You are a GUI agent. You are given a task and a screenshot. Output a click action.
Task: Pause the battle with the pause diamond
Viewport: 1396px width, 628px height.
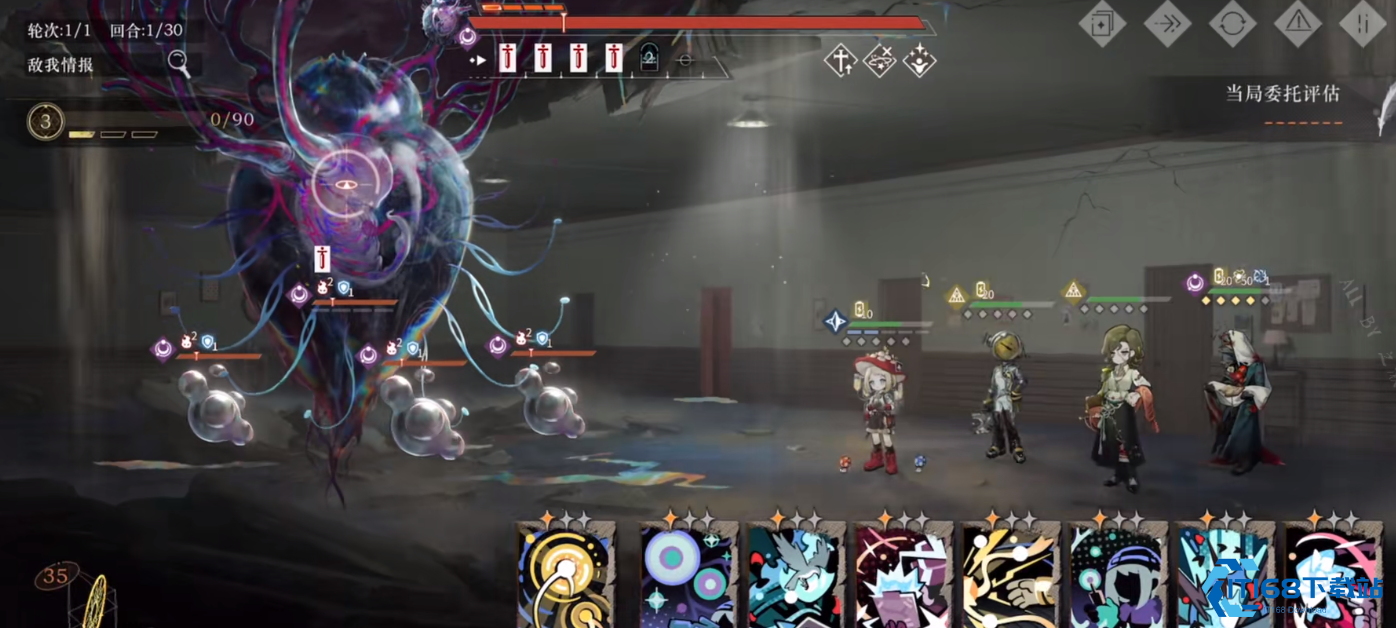click(x=1362, y=23)
